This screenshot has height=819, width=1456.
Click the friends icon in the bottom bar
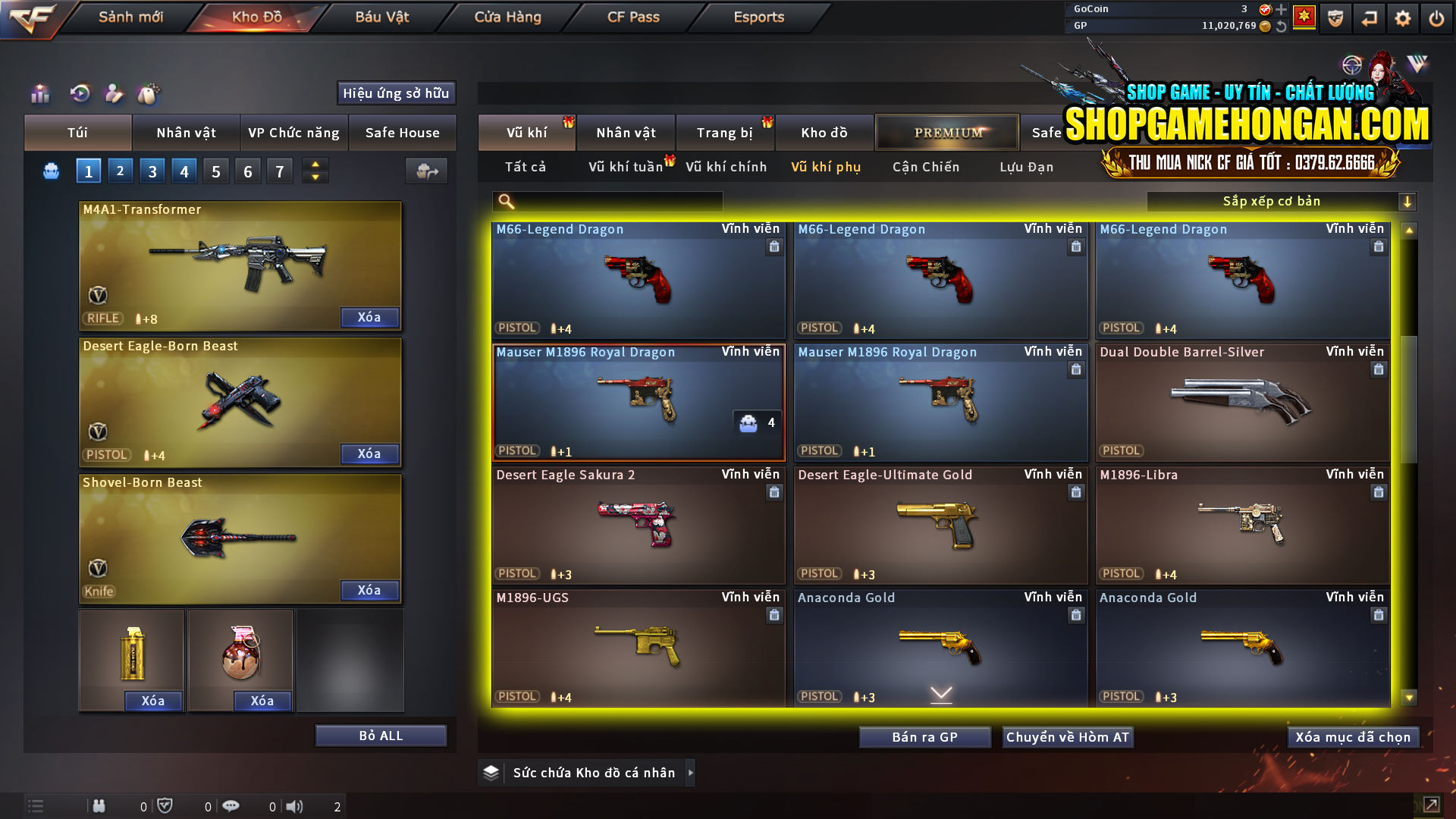pyautogui.click(x=99, y=805)
